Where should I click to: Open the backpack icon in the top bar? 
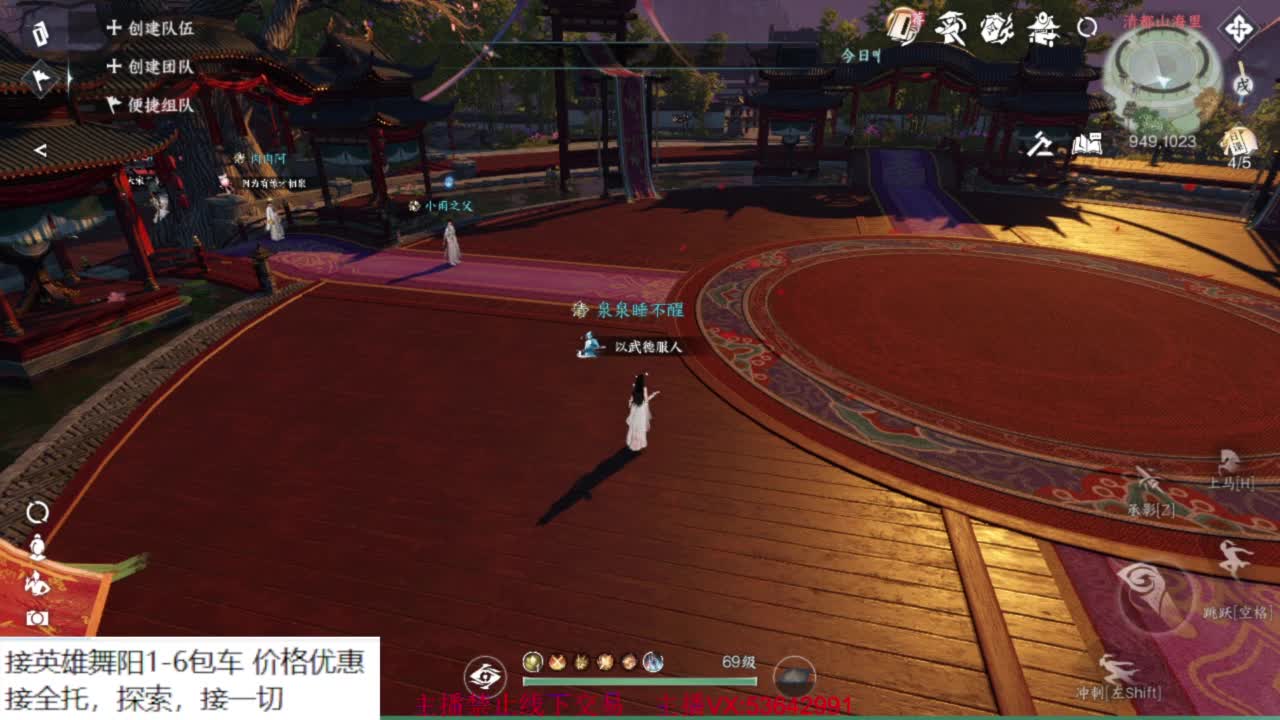(905, 27)
